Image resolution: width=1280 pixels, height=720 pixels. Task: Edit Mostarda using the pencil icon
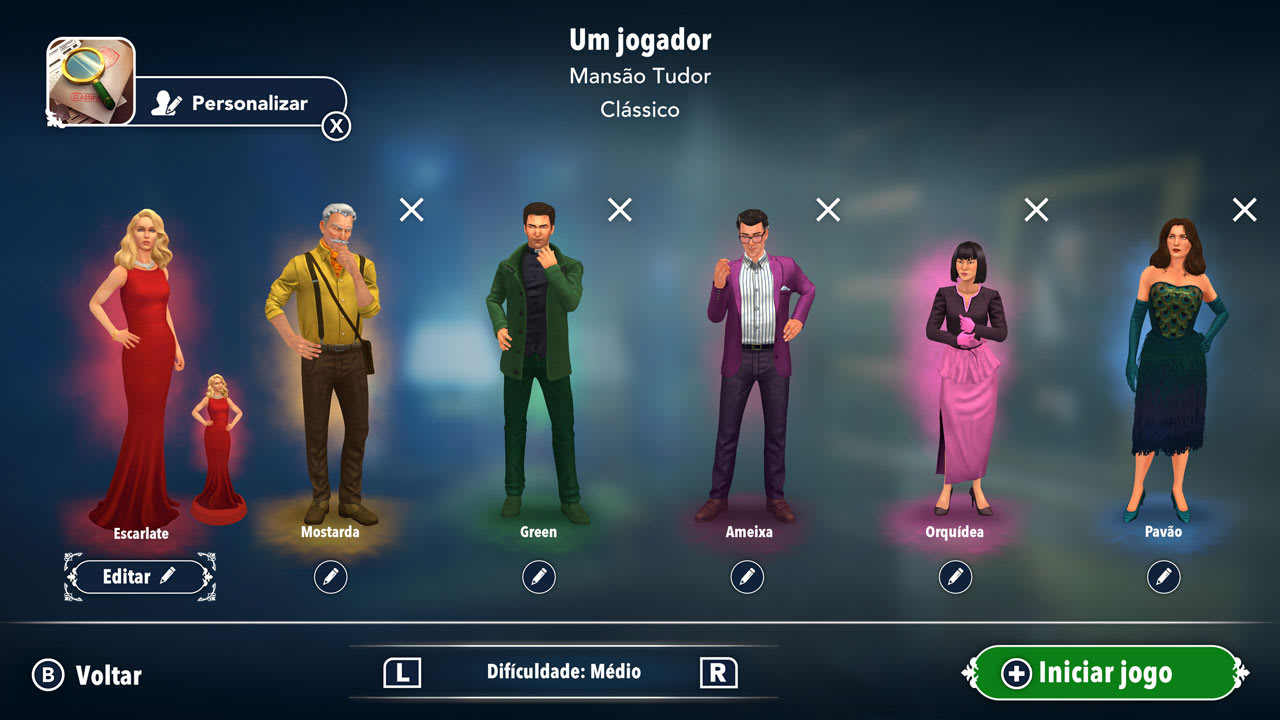click(x=331, y=576)
